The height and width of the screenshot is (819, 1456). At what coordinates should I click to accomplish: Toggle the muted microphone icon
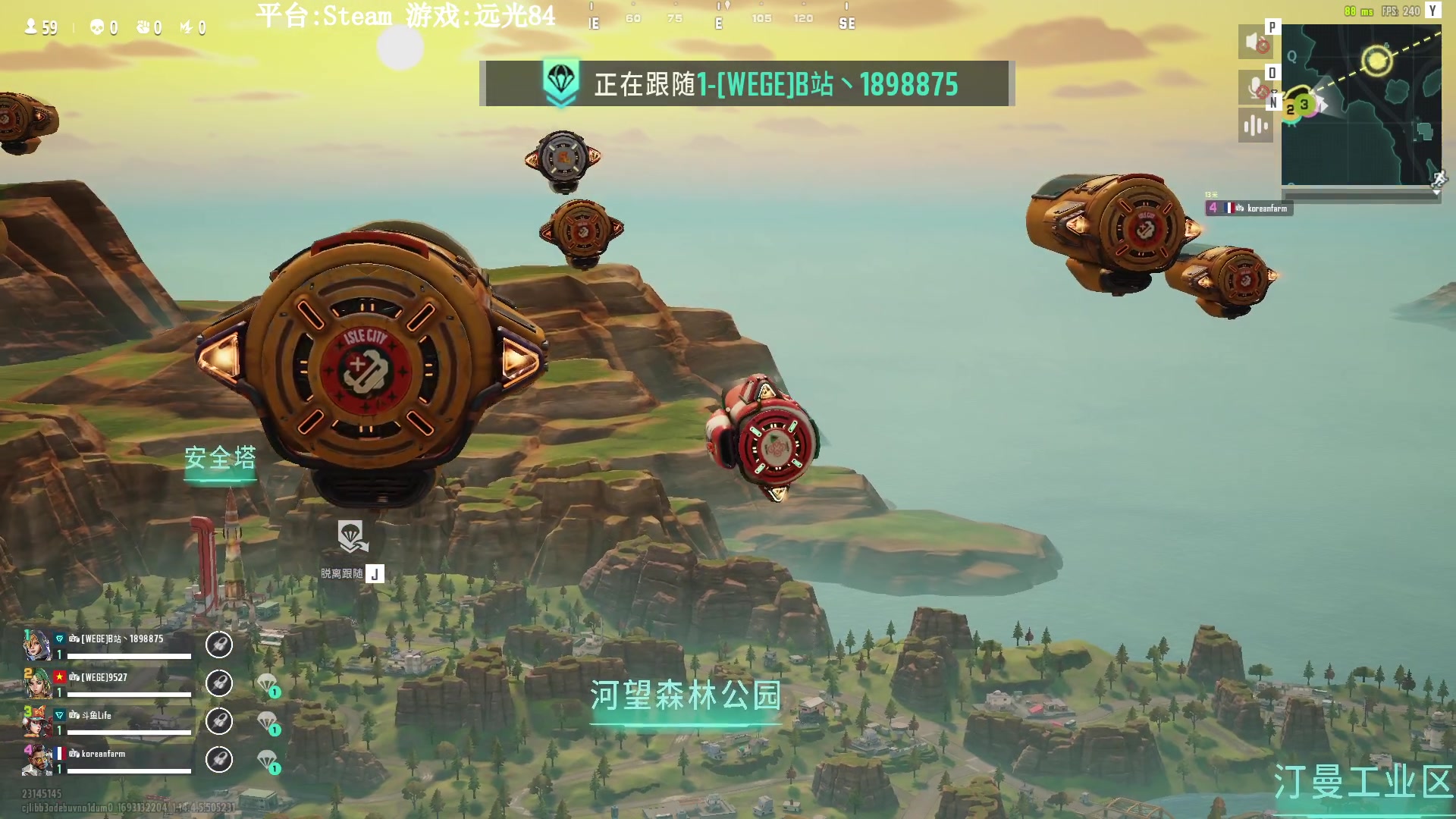pyautogui.click(x=1256, y=87)
